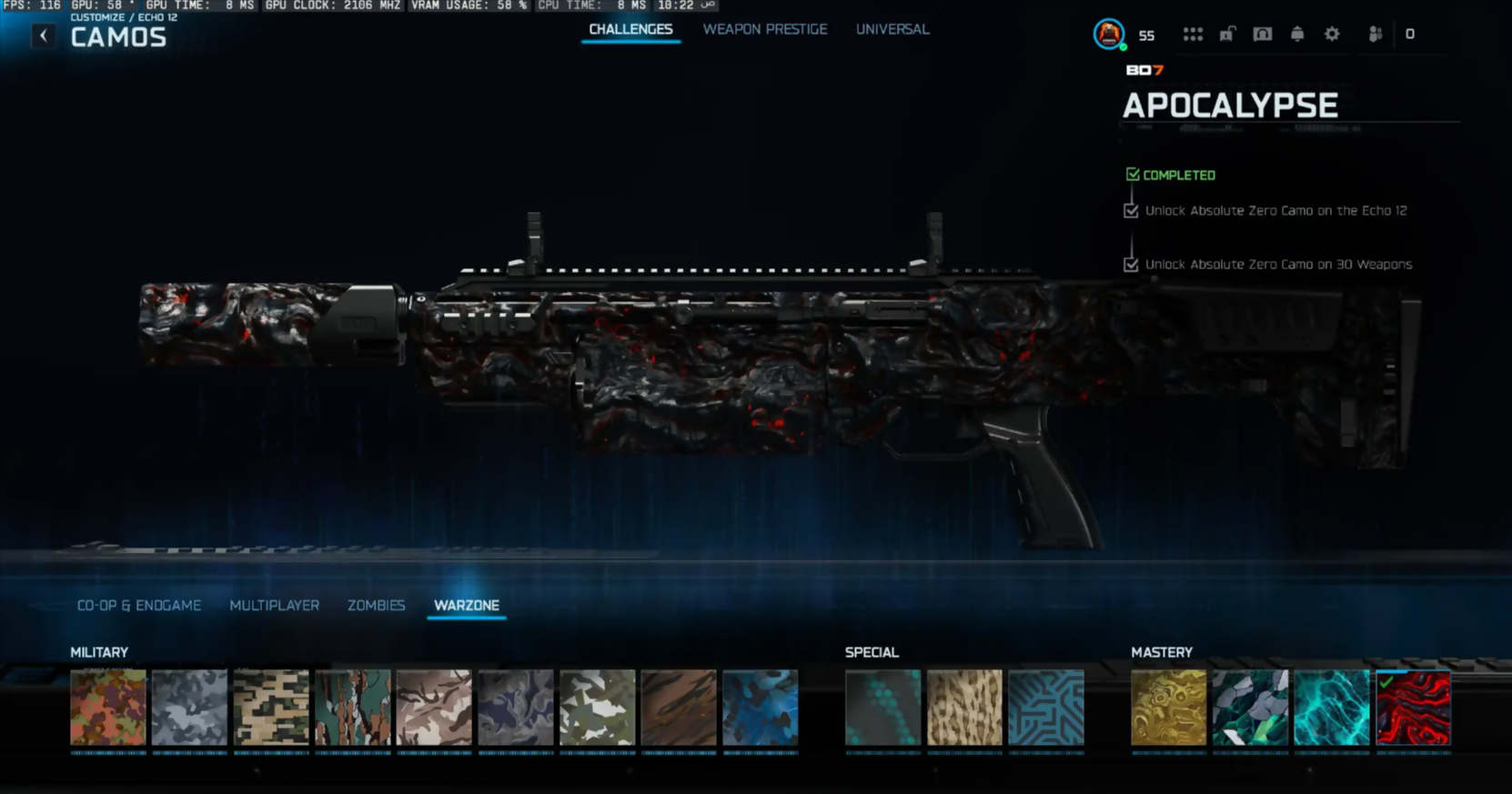Apply the orange splotch military camo
The height and width of the screenshot is (794, 1512).
pyautogui.click(x=108, y=708)
